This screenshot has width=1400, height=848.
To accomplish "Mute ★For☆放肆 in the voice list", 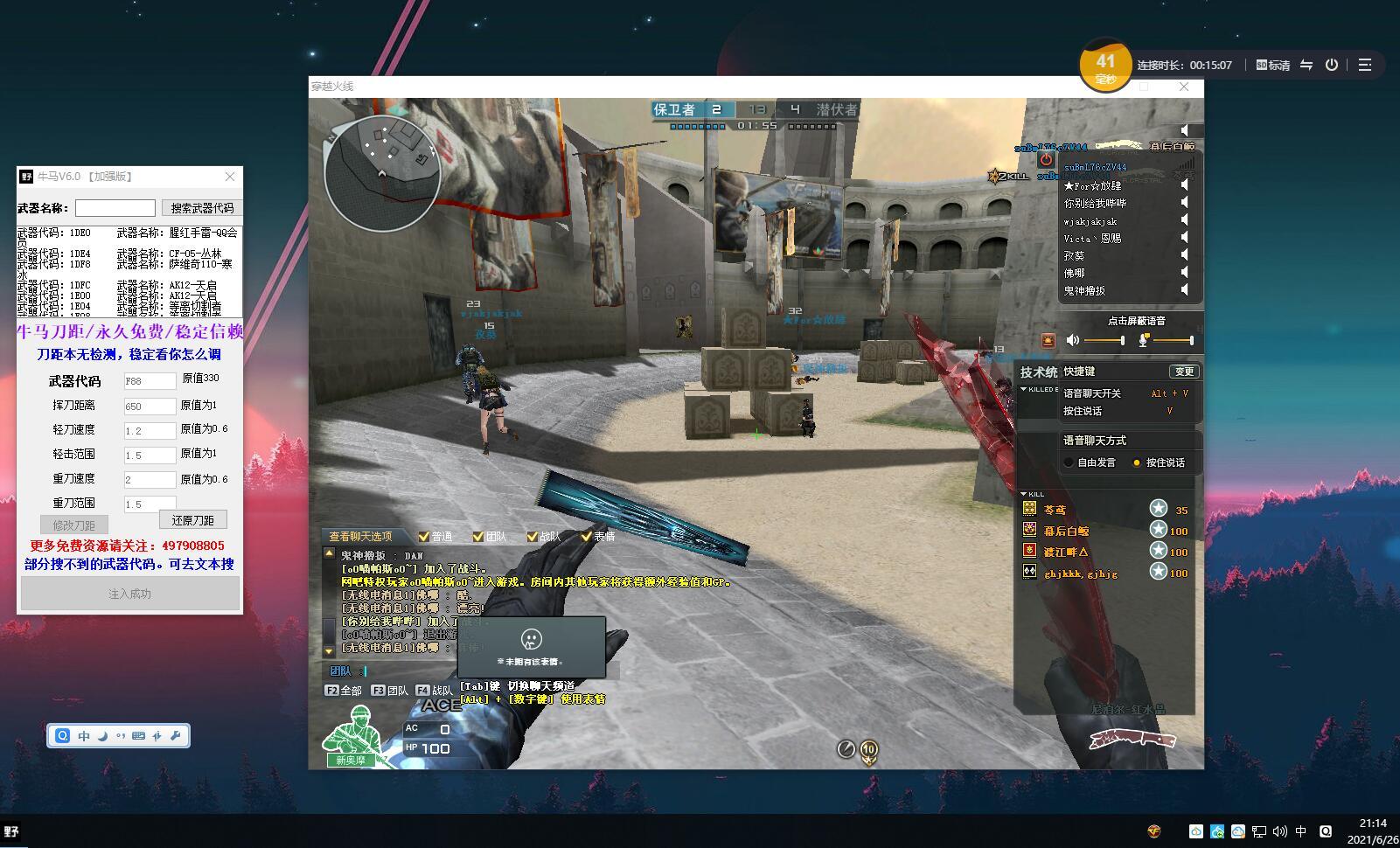I will point(1185,185).
